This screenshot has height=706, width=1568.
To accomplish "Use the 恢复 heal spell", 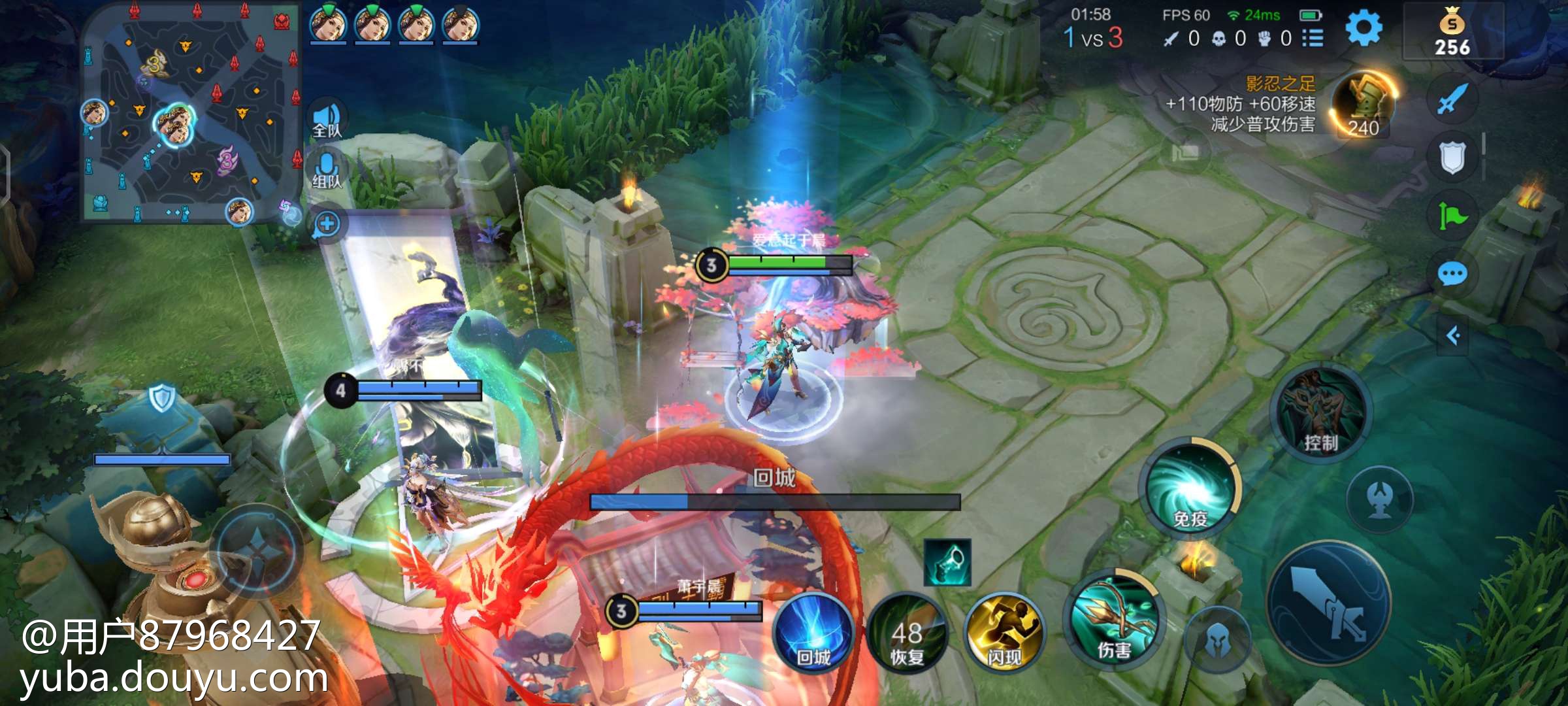I will tap(907, 635).
